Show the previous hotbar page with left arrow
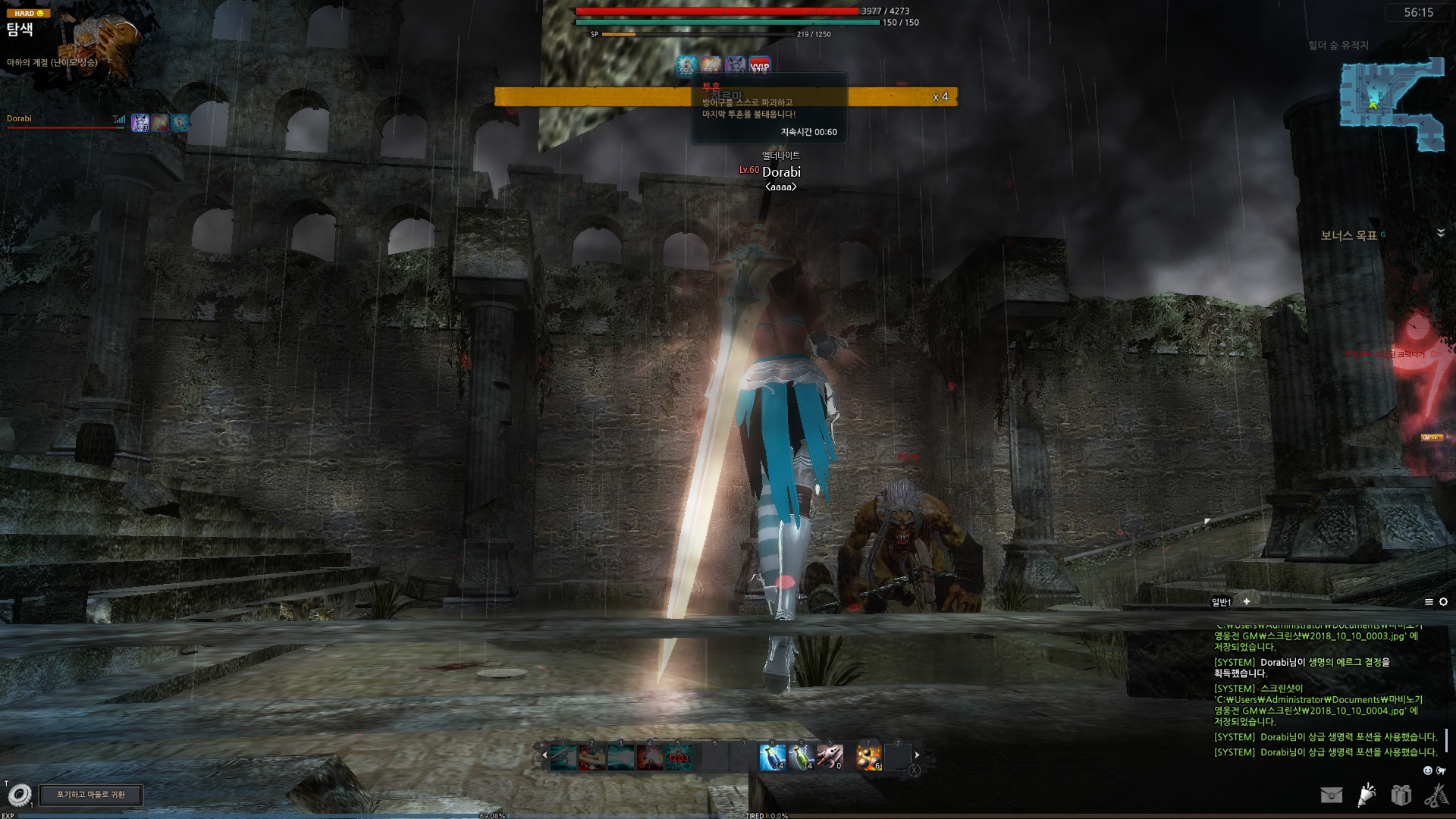 (x=544, y=755)
